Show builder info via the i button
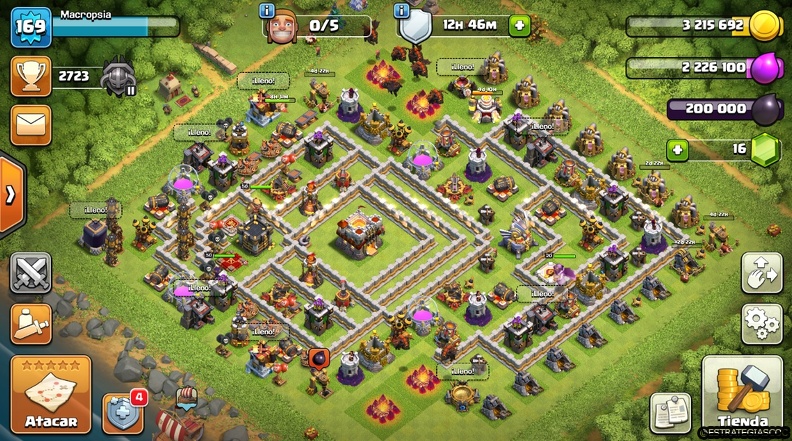Viewport: 792px width, 441px height. tap(267, 10)
